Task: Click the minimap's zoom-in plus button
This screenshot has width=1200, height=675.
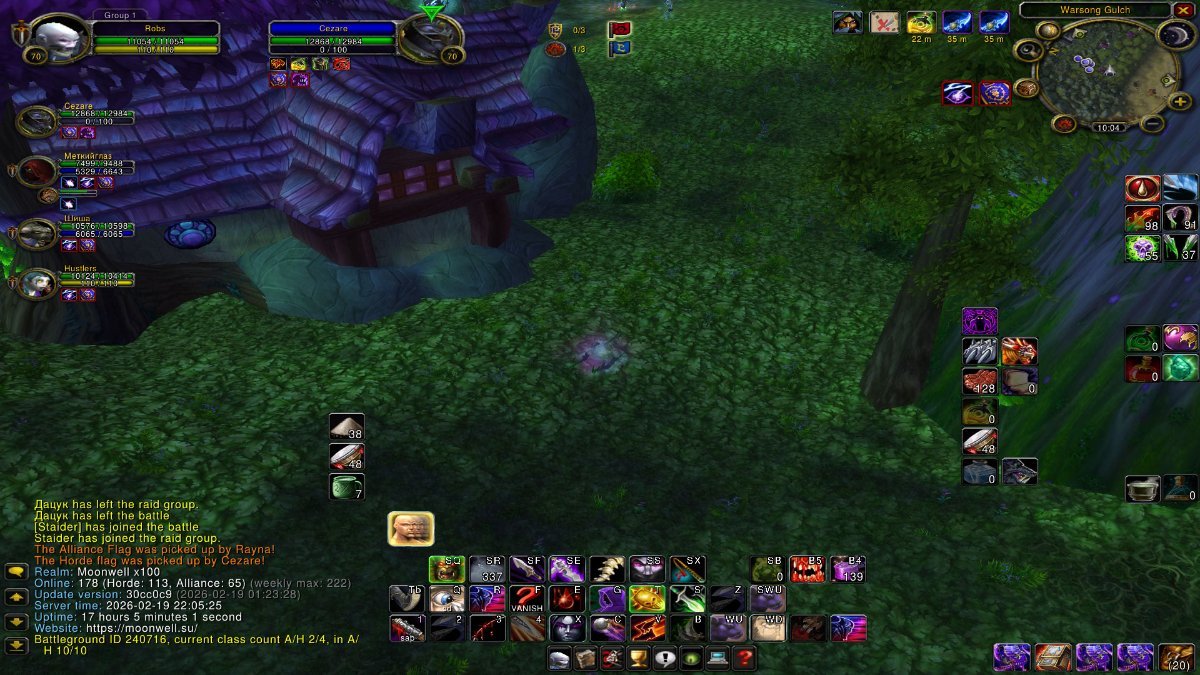Action: pyautogui.click(x=1180, y=101)
